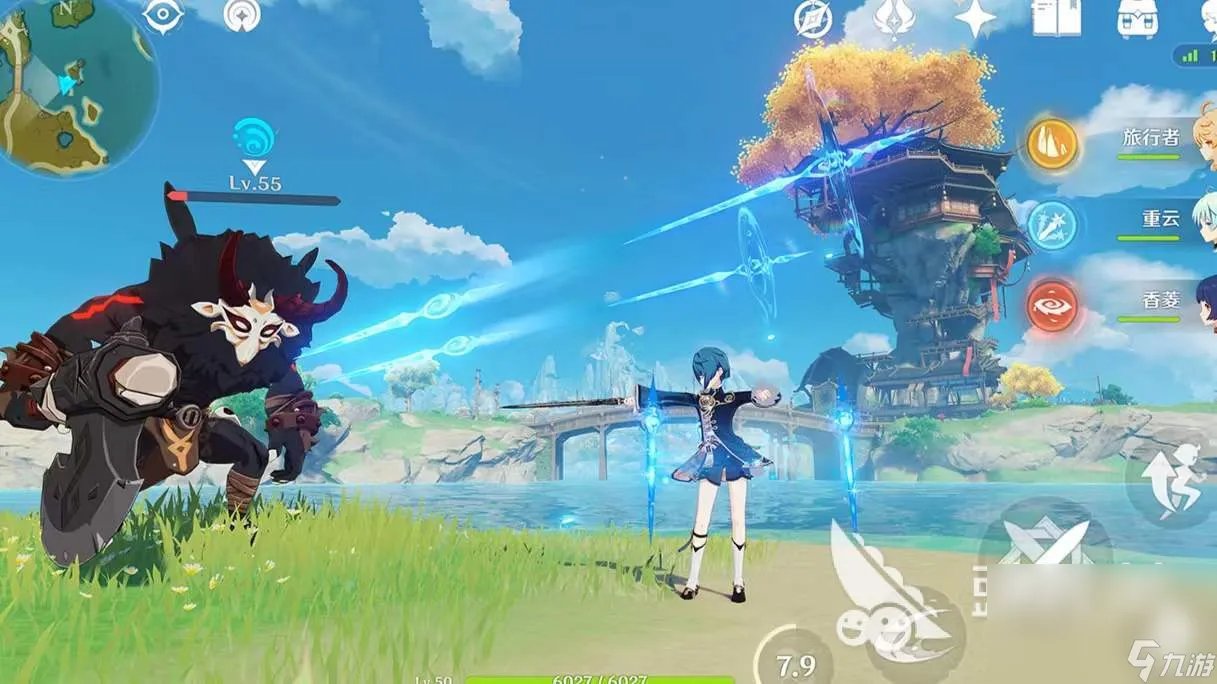Screen dimensions: 1217x684
Task: Open the four-pointed star Wish icon
Action: 974,18
